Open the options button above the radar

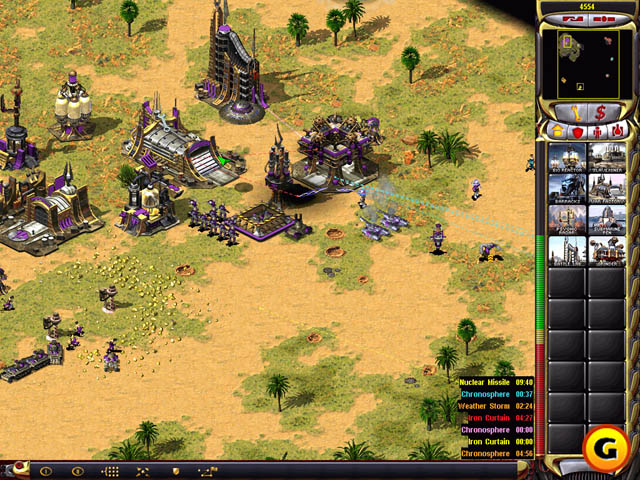tap(602, 19)
